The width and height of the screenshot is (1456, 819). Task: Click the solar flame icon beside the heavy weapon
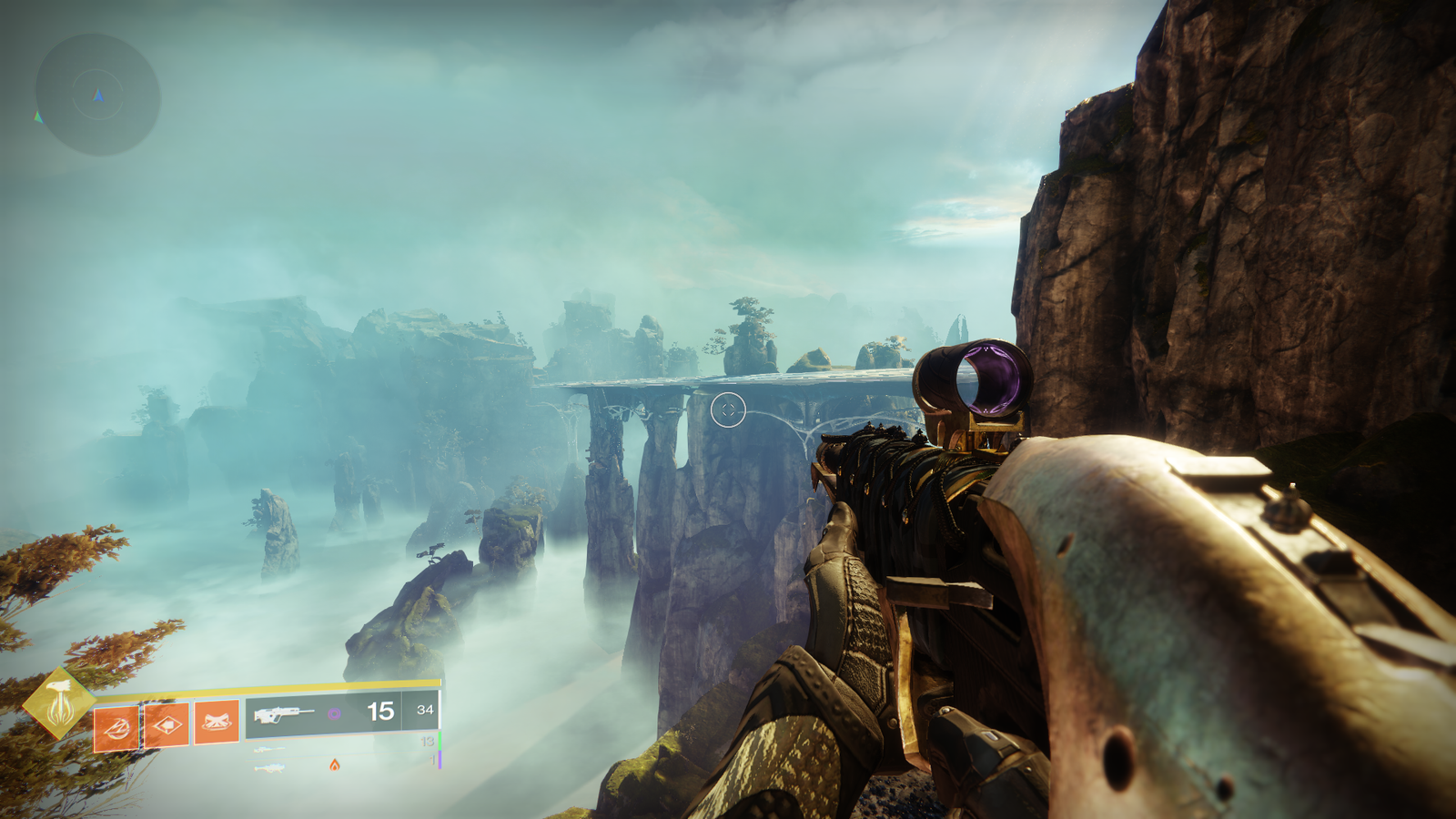(x=335, y=765)
